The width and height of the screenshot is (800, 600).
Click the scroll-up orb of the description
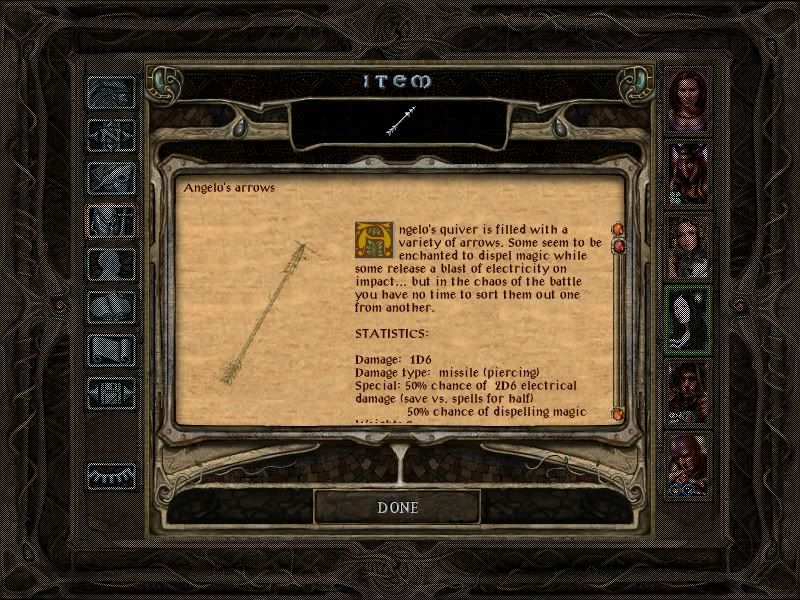coord(618,229)
